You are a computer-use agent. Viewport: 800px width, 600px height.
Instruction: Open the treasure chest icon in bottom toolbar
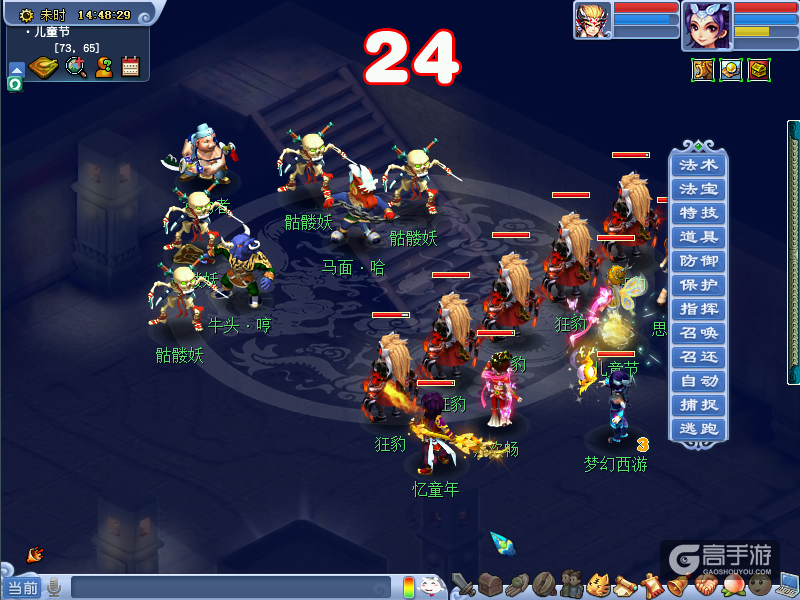click(490, 584)
